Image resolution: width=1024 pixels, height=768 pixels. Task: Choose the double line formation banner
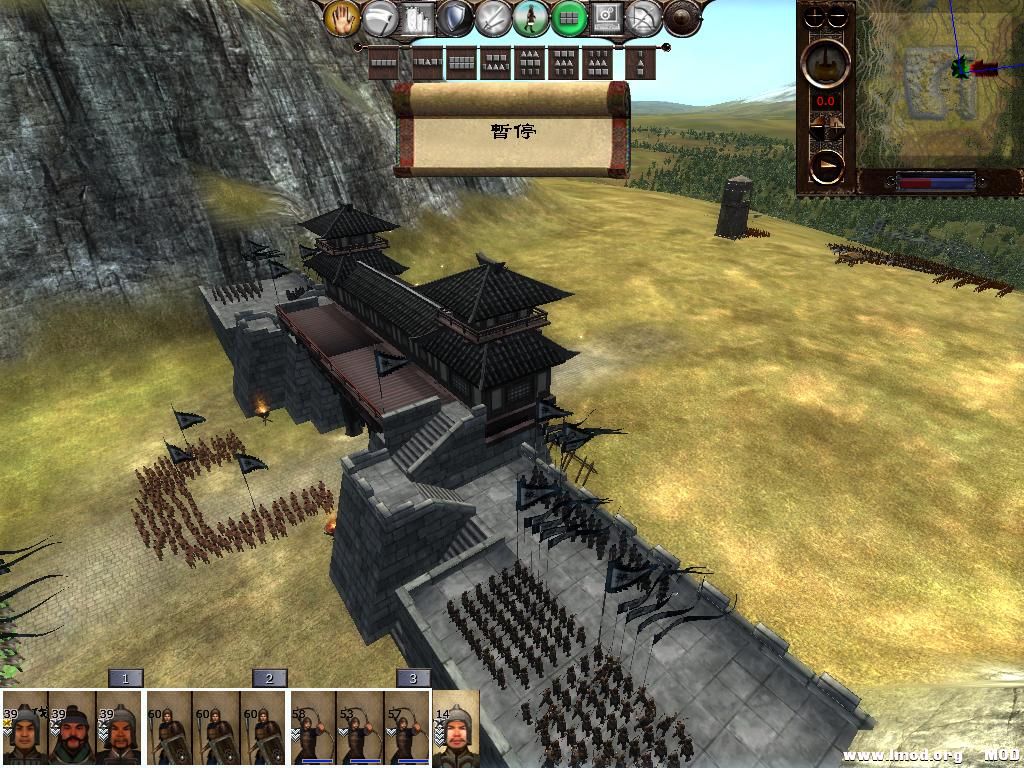(461, 63)
